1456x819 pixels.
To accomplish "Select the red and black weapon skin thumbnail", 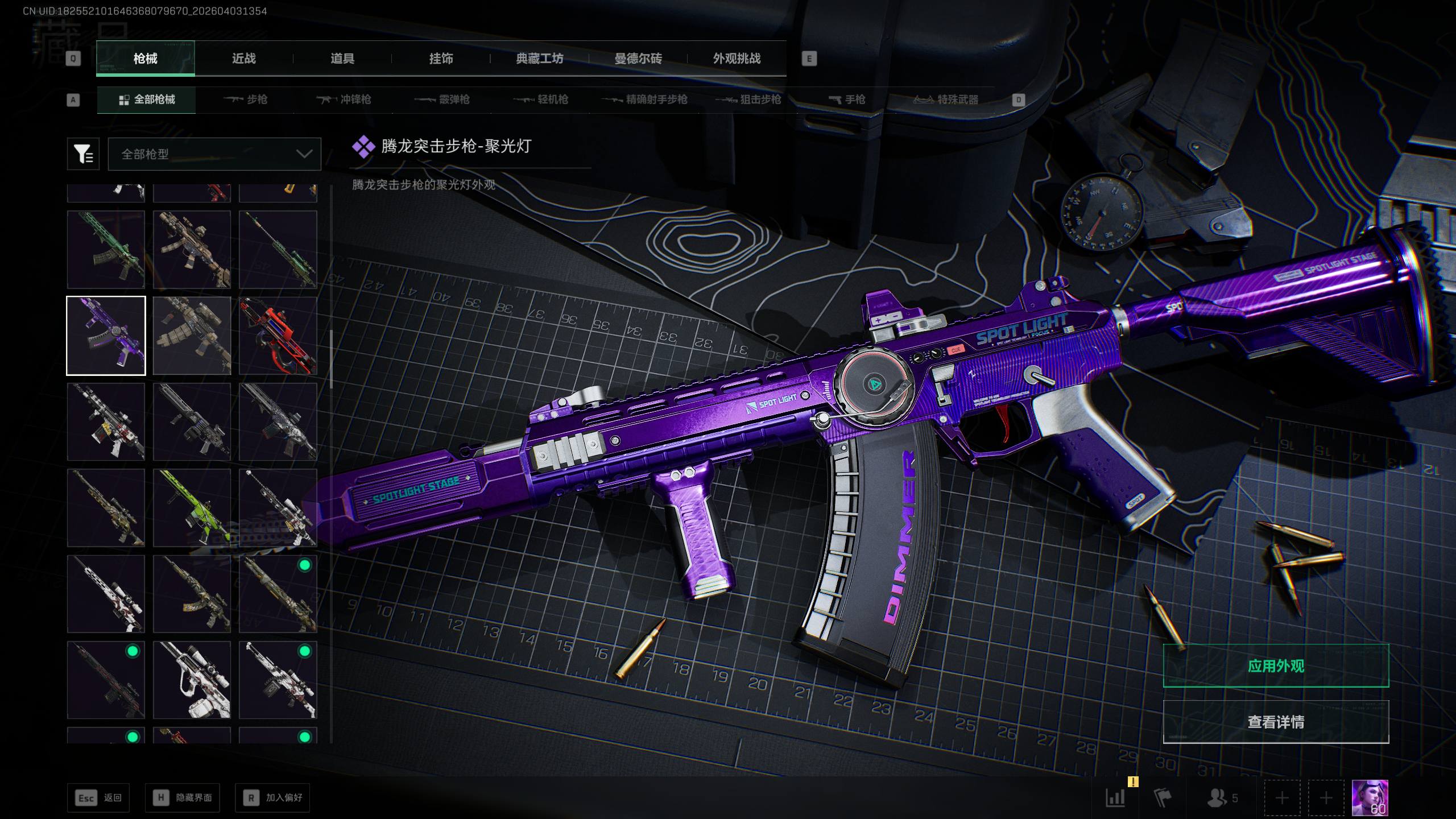I will (x=278, y=336).
